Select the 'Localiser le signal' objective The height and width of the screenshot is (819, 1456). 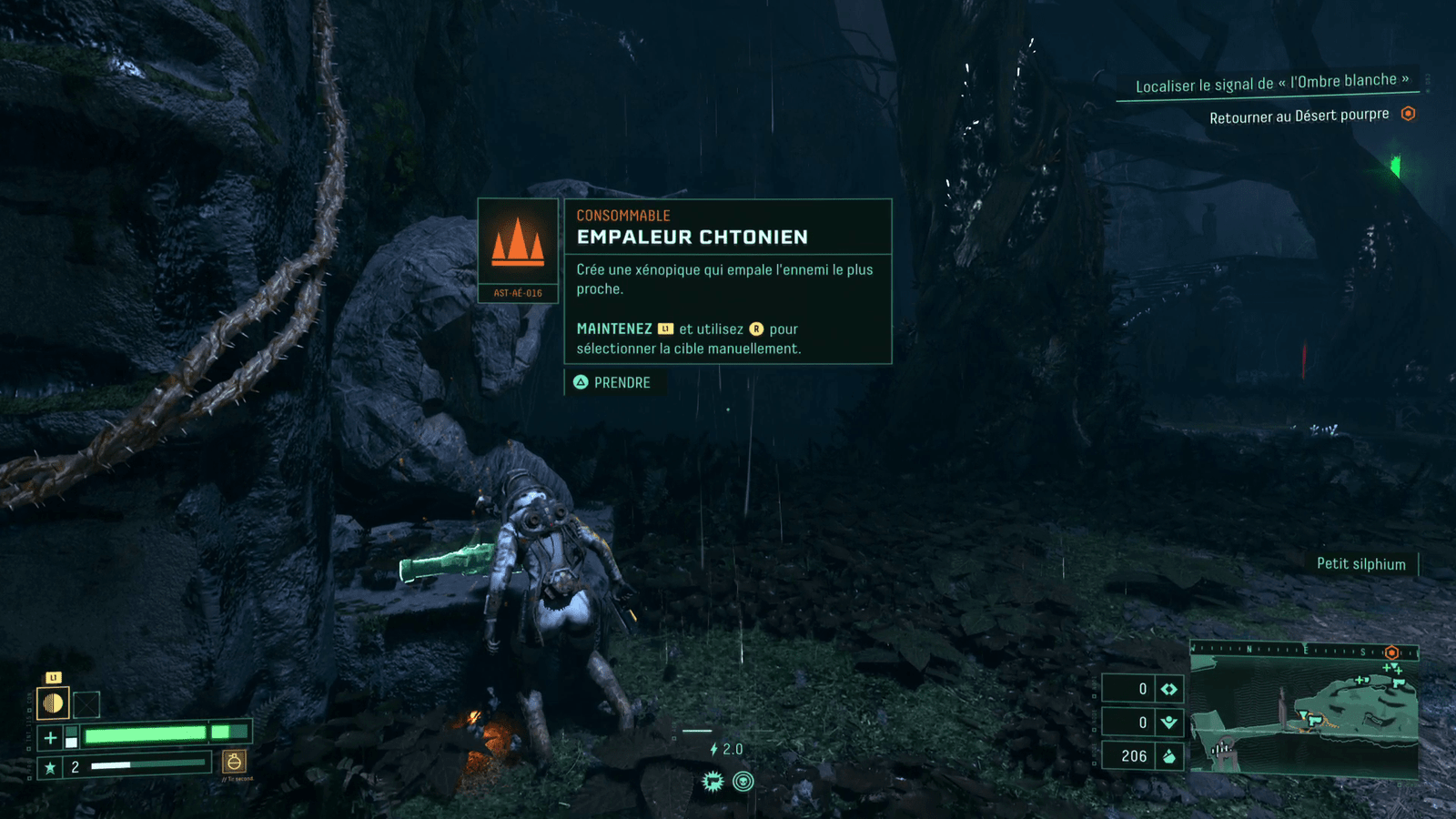coord(1271,84)
